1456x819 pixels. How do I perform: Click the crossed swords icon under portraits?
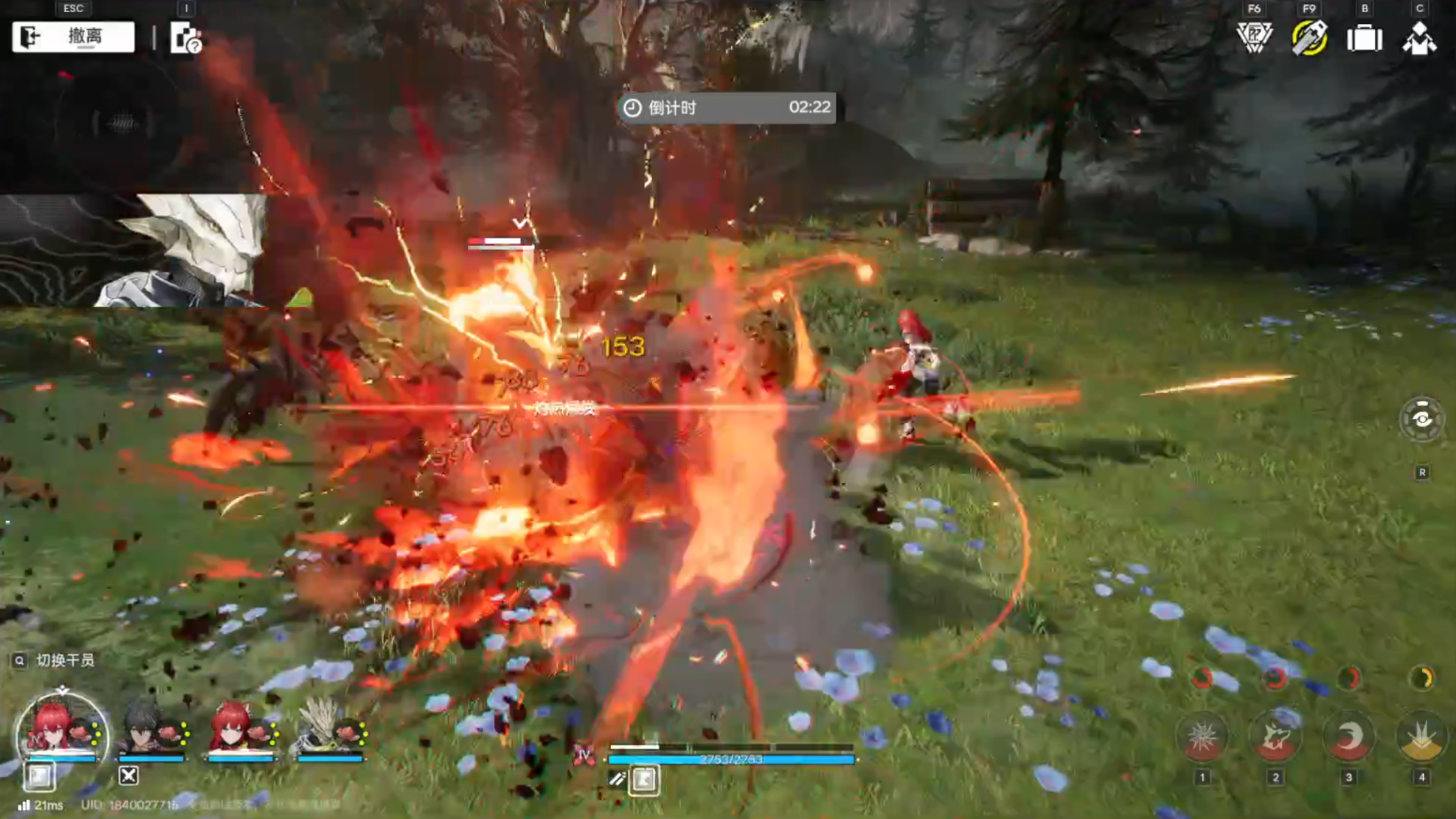[128, 776]
